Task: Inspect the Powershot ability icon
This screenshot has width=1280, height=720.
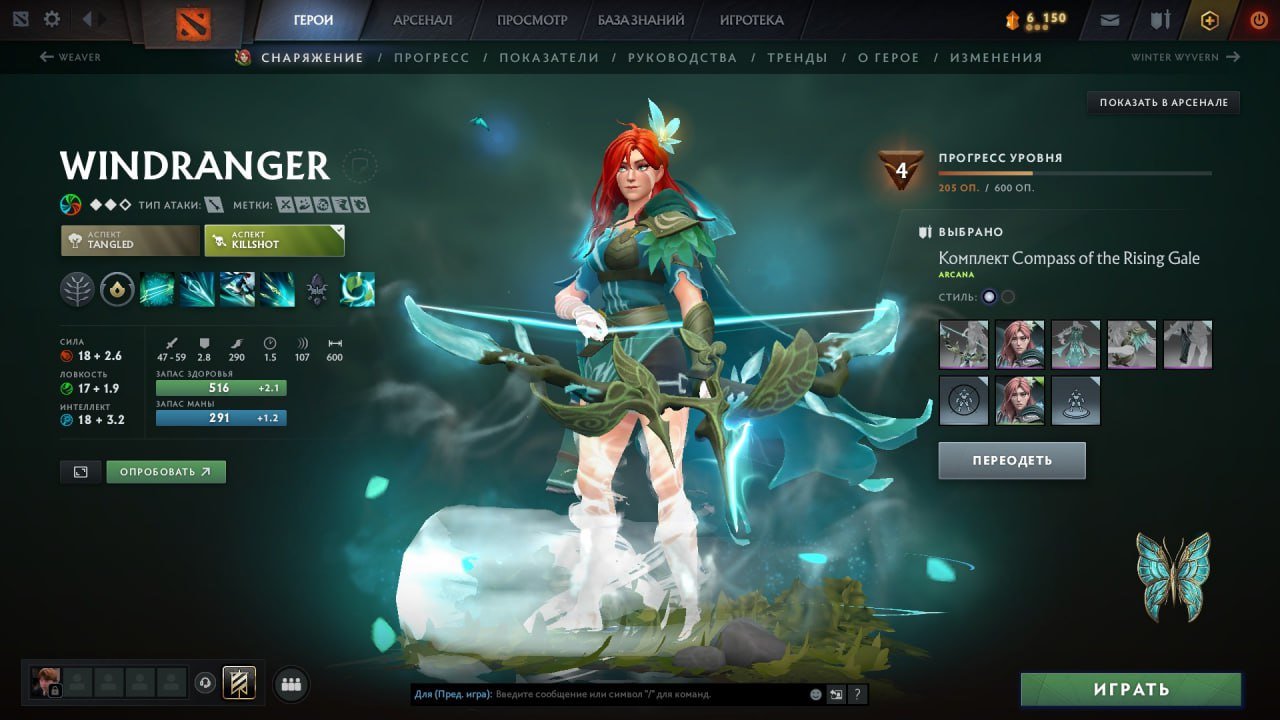Action: click(197, 288)
